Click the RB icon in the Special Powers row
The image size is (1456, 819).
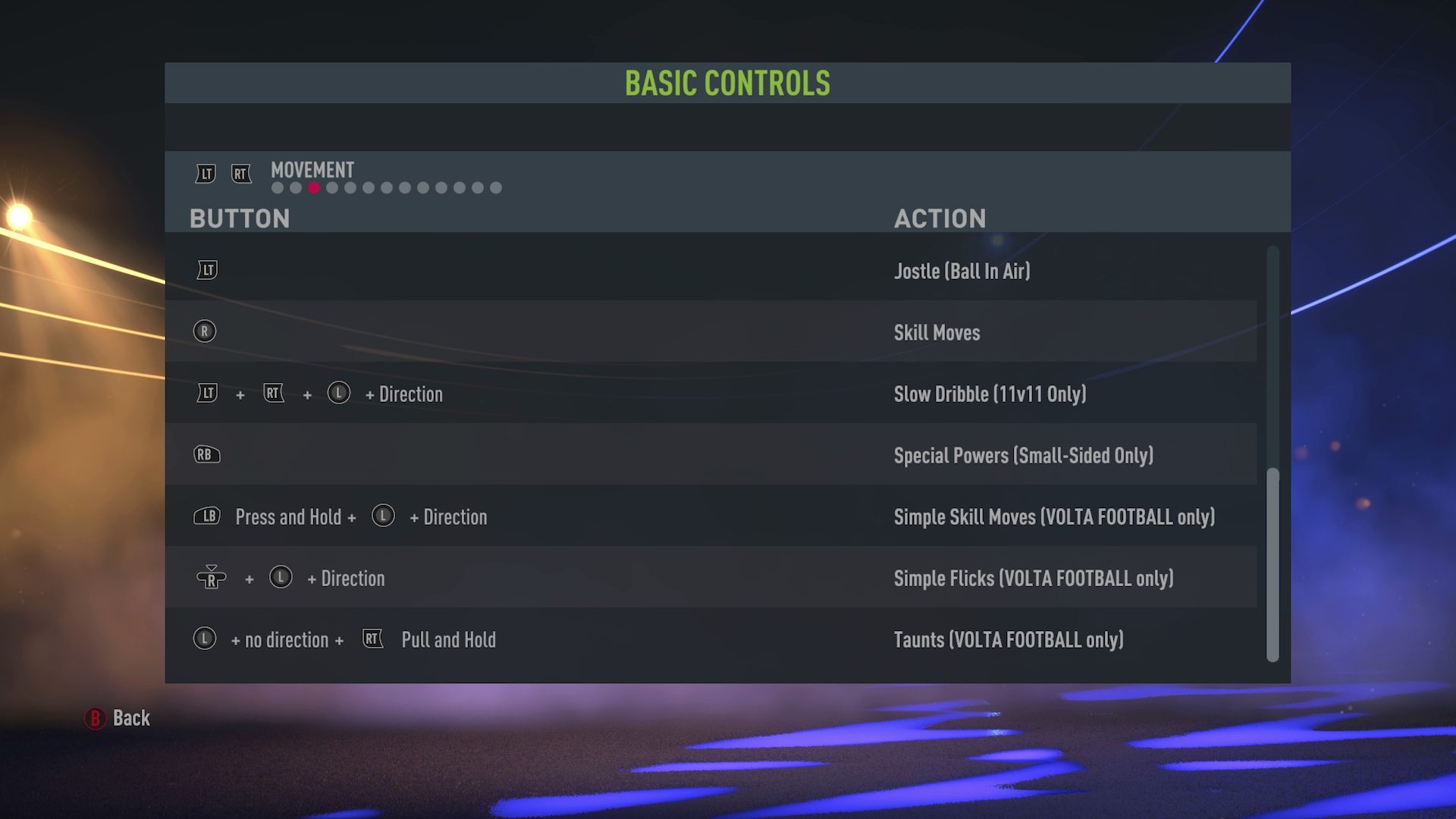[207, 454]
